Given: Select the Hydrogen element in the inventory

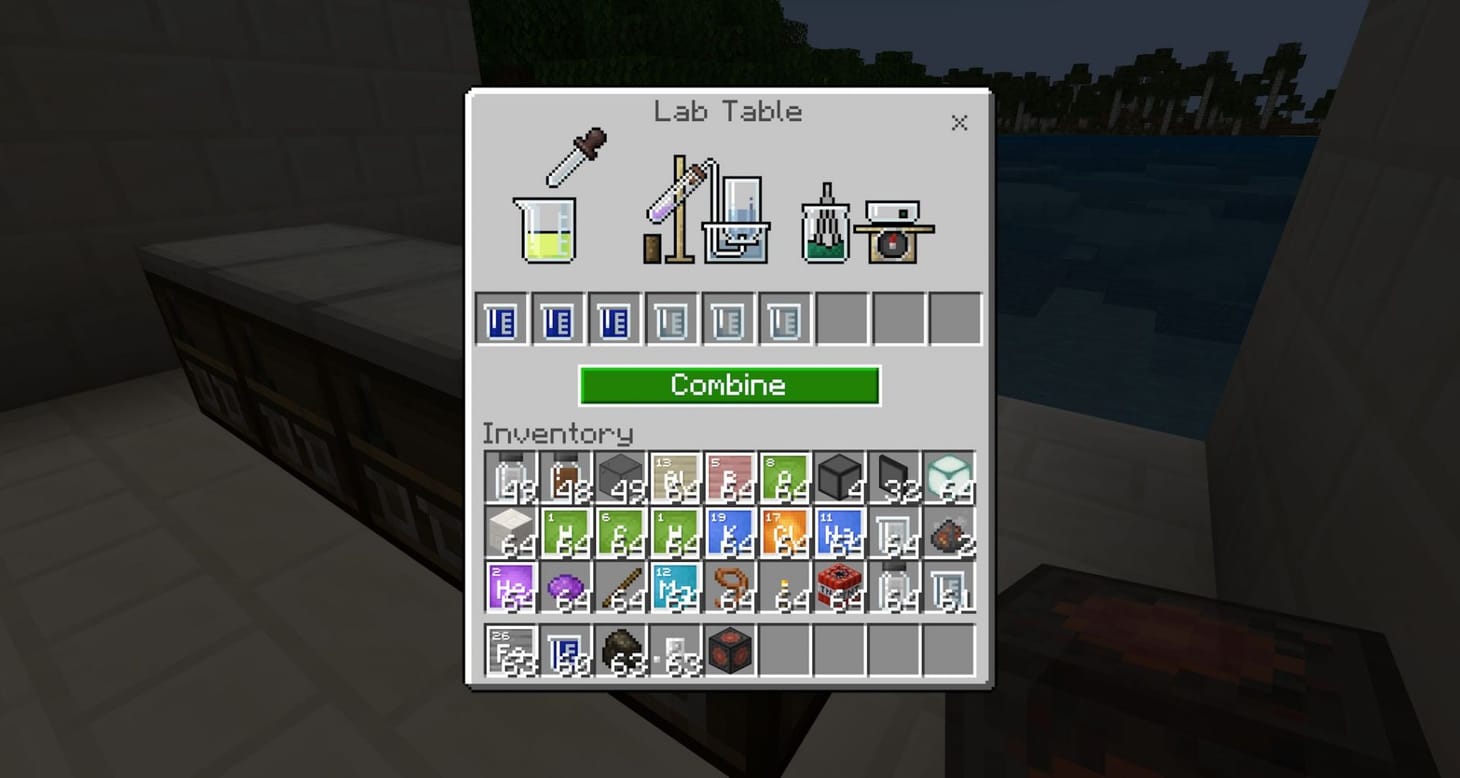Looking at the screenshot, I should pos(568,532).
